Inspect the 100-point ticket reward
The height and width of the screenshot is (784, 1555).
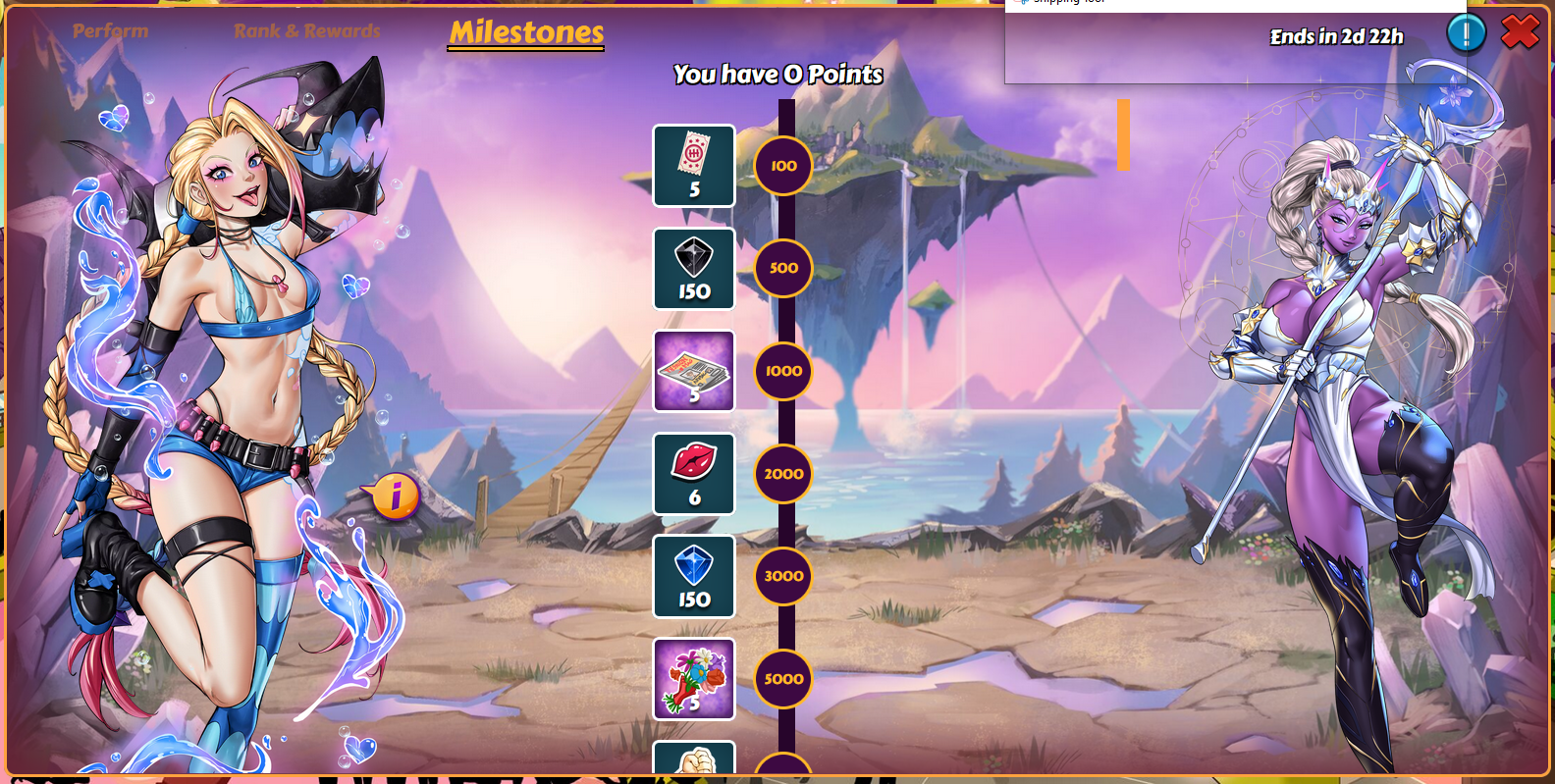(x=694, y=166)
